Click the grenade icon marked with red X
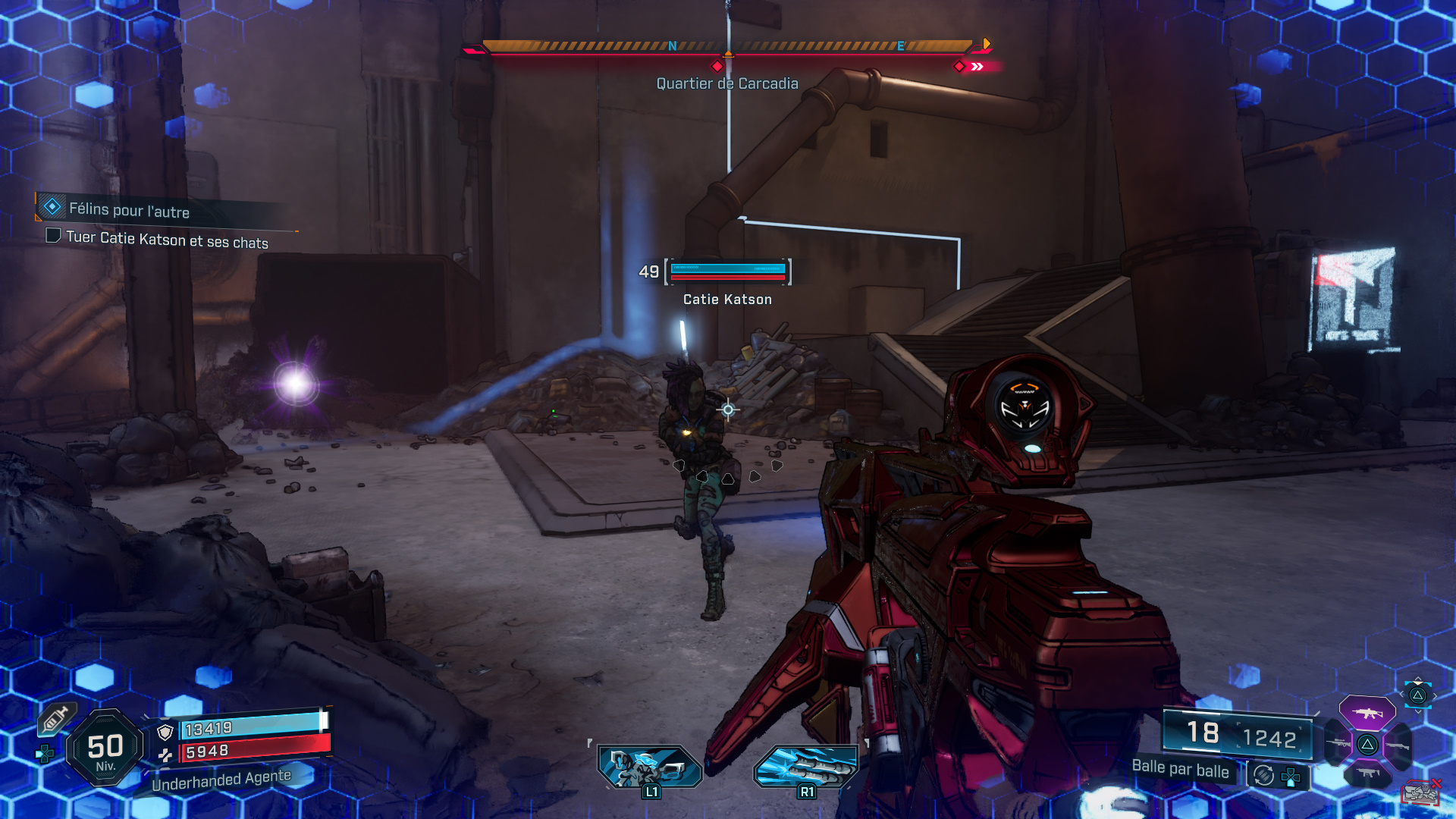Image resolution: width=1456 pixels, height=819 pixels. (x=1421, y=792)
